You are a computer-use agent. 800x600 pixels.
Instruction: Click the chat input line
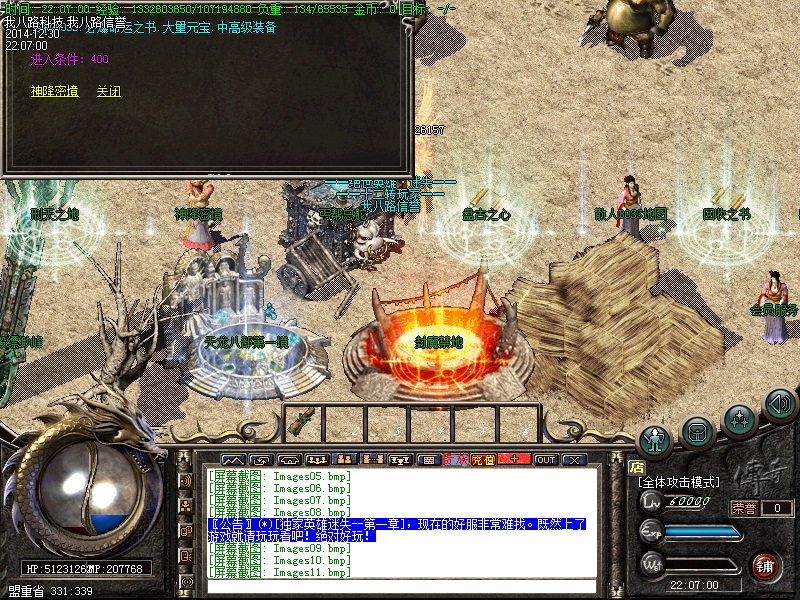coord(400,586)
